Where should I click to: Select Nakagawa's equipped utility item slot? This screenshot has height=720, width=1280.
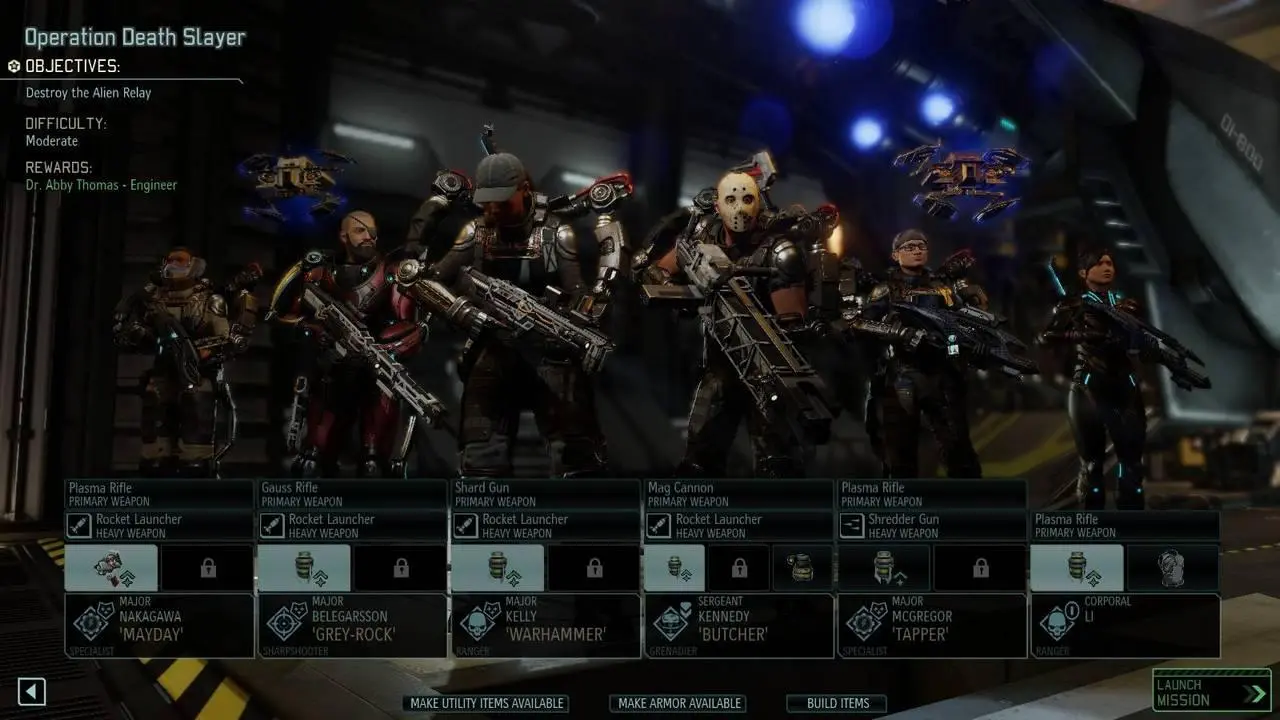click(111, 568)
